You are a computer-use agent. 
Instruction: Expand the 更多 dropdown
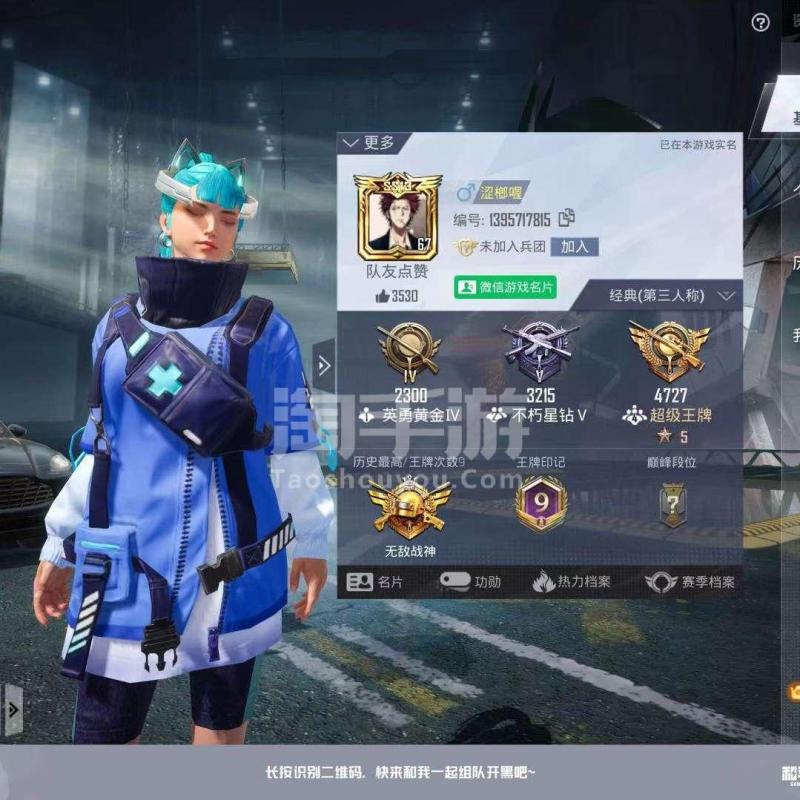coord(369,144)
